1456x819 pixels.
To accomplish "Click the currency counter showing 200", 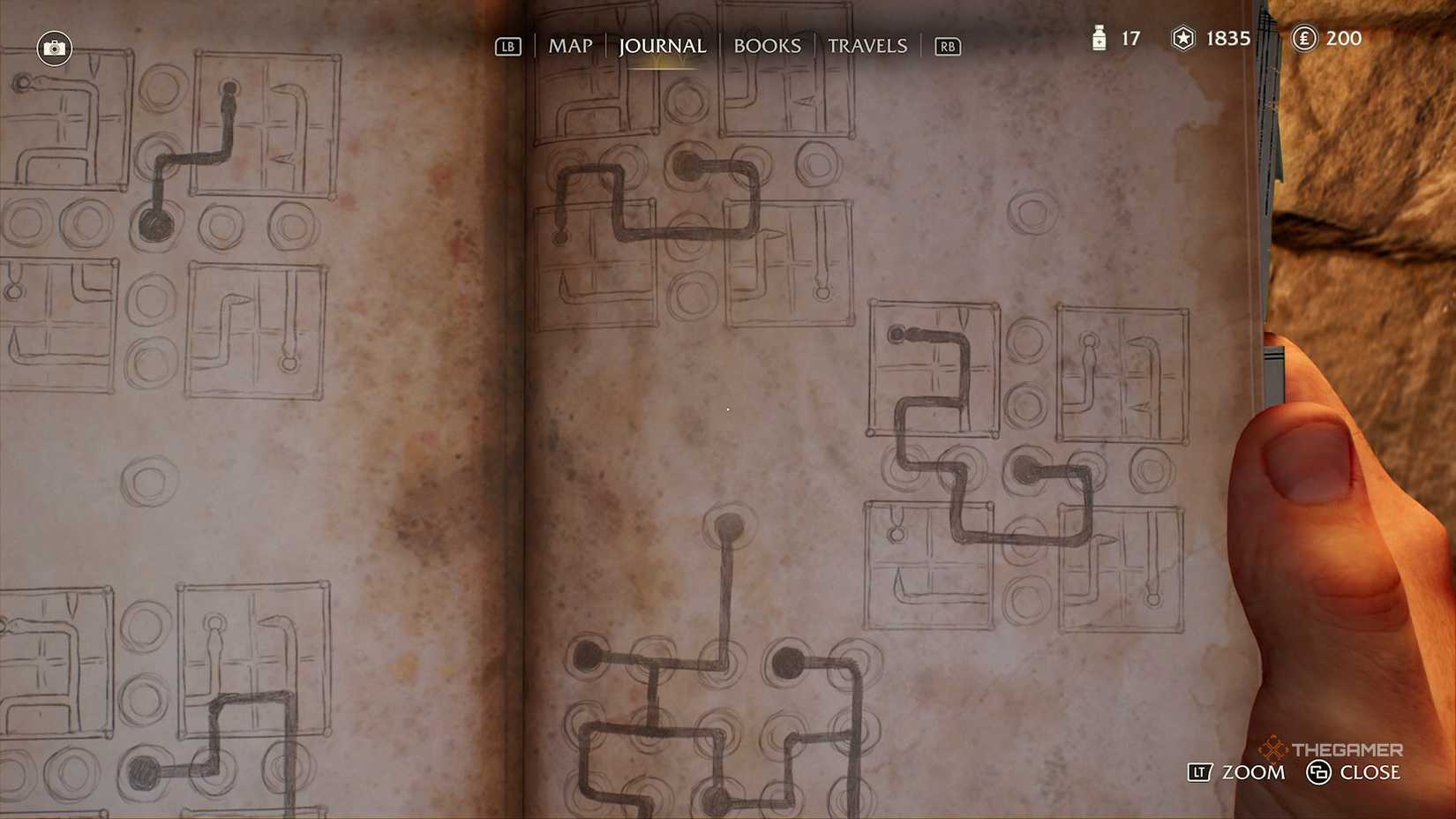I will click(1346, 39).
